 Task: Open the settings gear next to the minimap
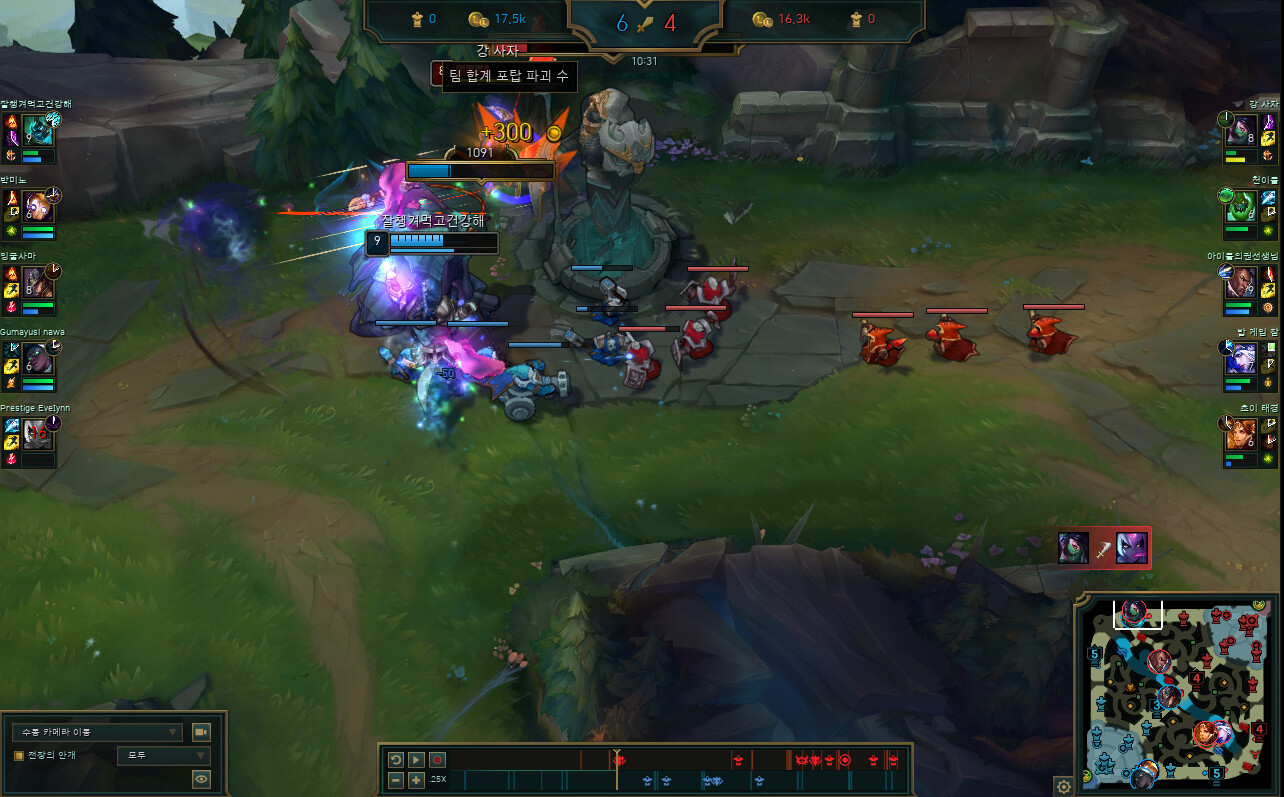coord(1066,784)
